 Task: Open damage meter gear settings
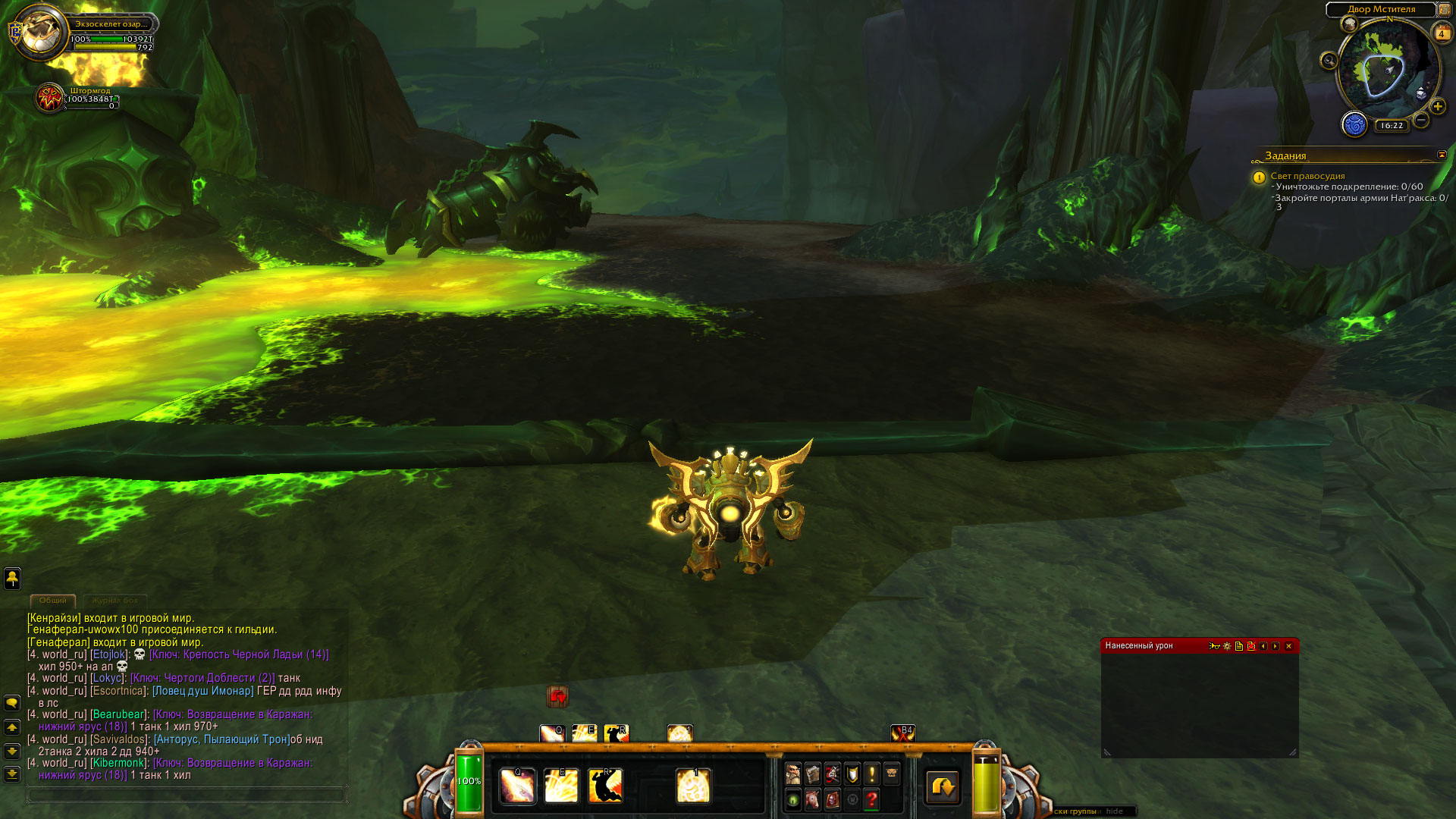[1227, 646]
